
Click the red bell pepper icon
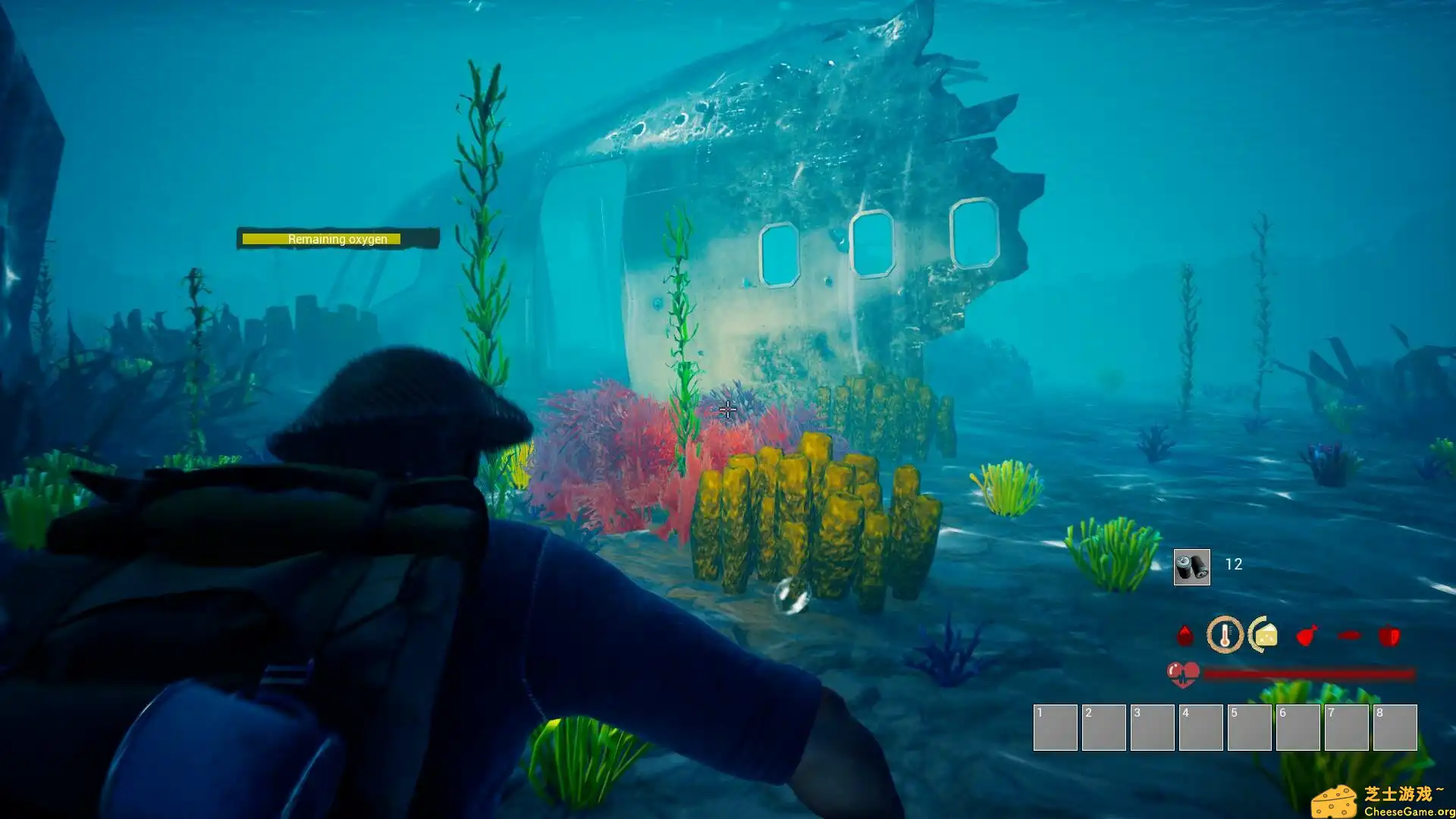pos(1389,635)
